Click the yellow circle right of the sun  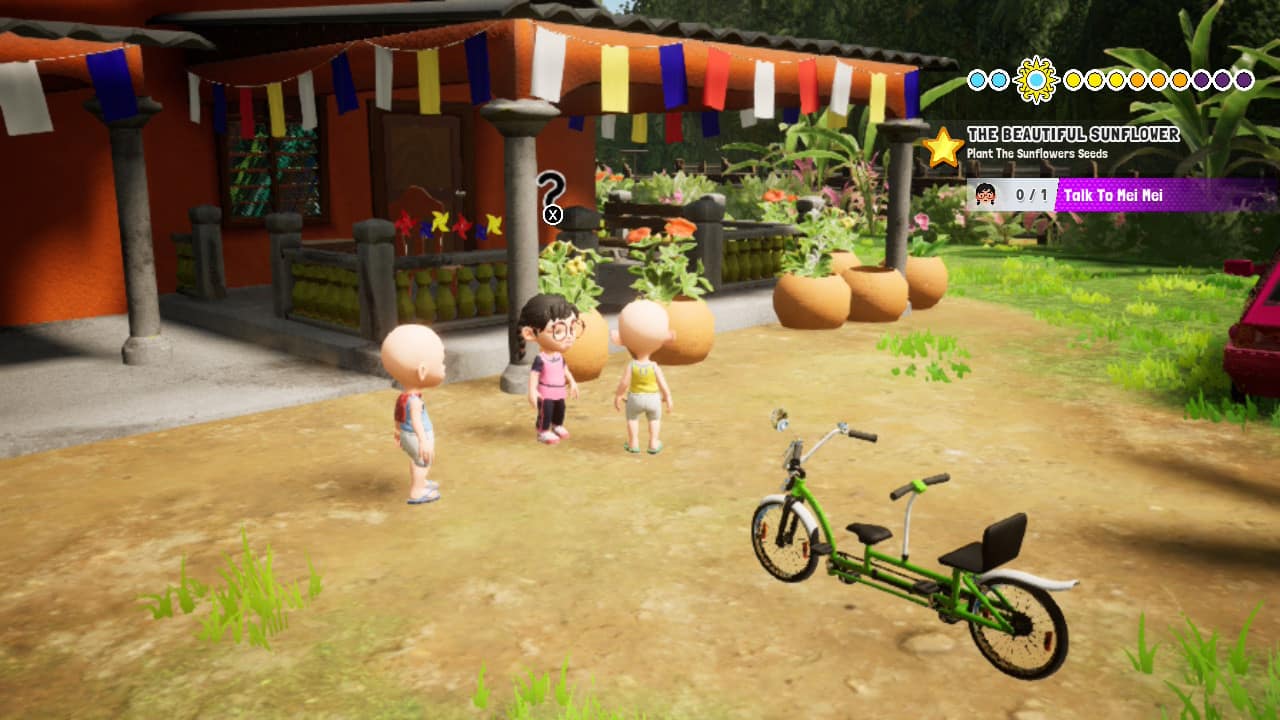pyautogui.click(x=1074, y=80)
